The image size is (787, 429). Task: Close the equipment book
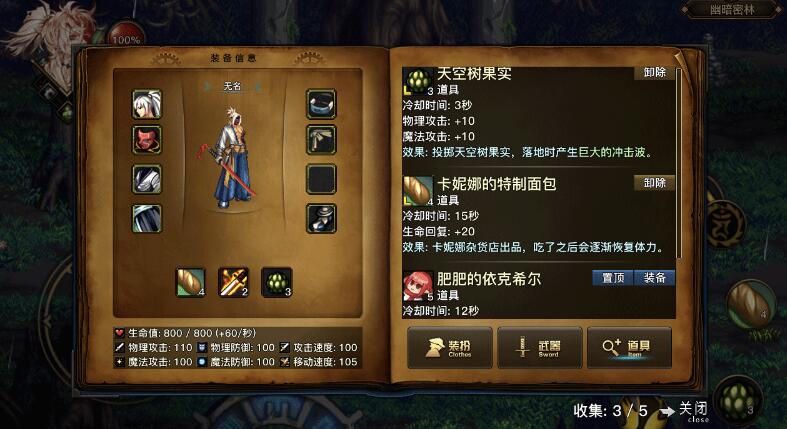click(691, 409)
